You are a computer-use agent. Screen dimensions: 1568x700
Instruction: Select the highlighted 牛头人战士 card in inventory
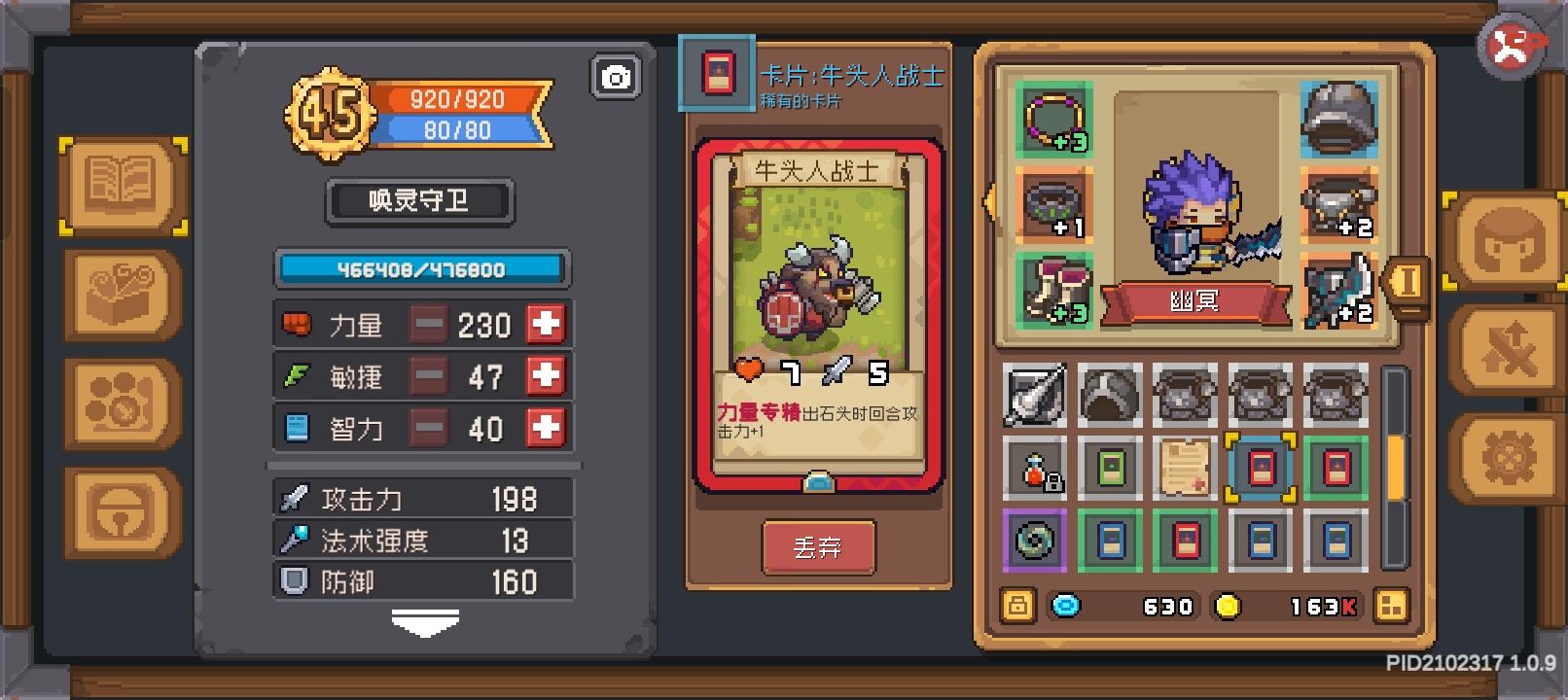click(x=1262, y=467)
